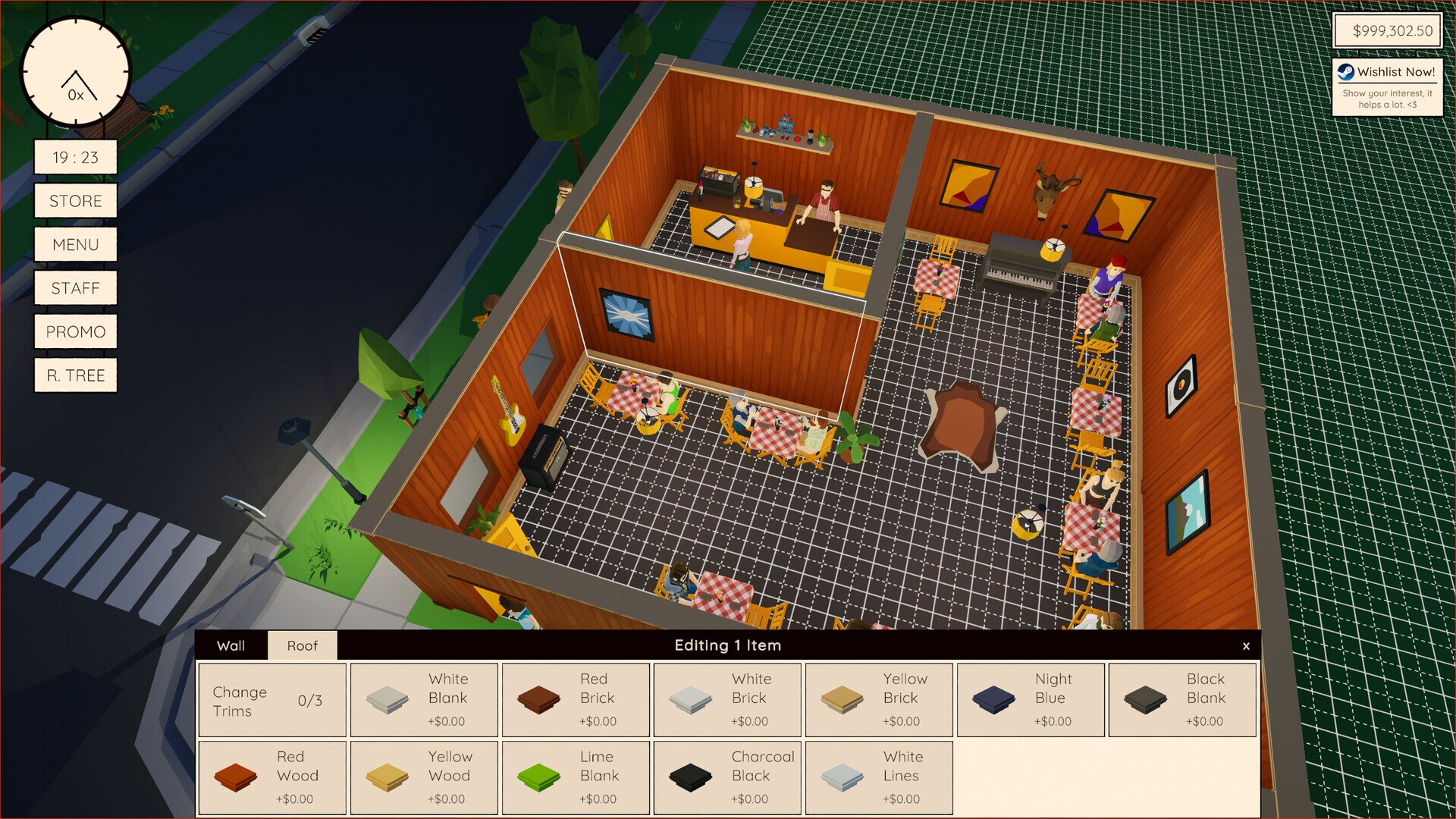Apply the White Blank roof color
The image size is (1456, 819).
[x=423, y=699]
